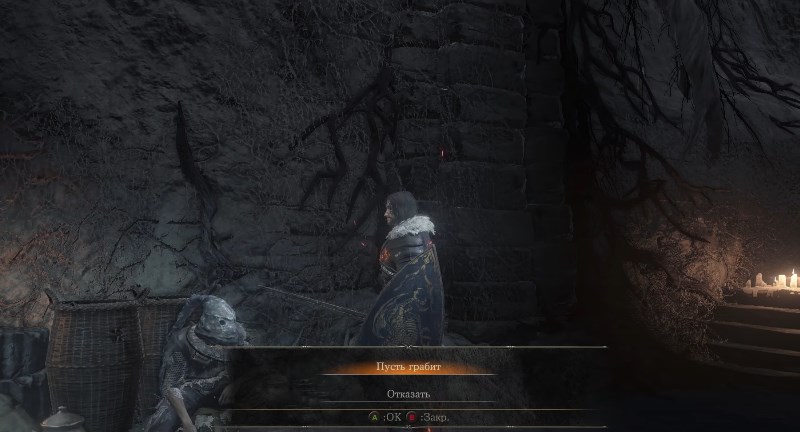The image size is (800, 432).
Task: Select the "Отказать" refusal option
Action: click(x=408, y=393)
